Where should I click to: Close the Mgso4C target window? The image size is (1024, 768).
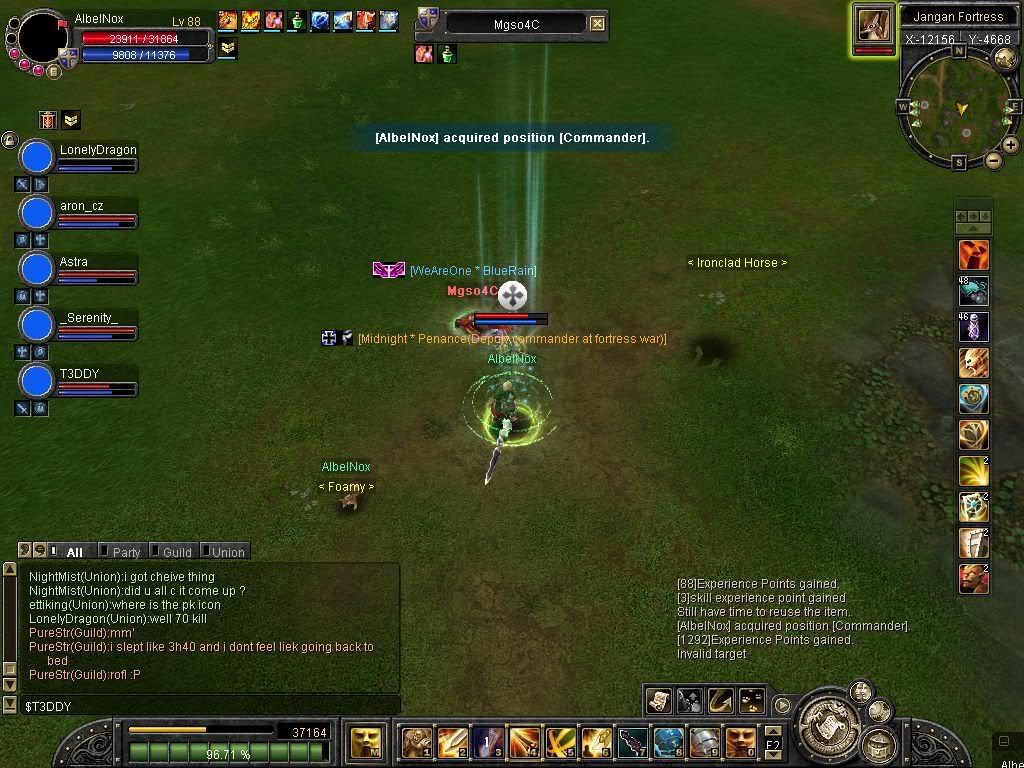[x=597, y=23]
